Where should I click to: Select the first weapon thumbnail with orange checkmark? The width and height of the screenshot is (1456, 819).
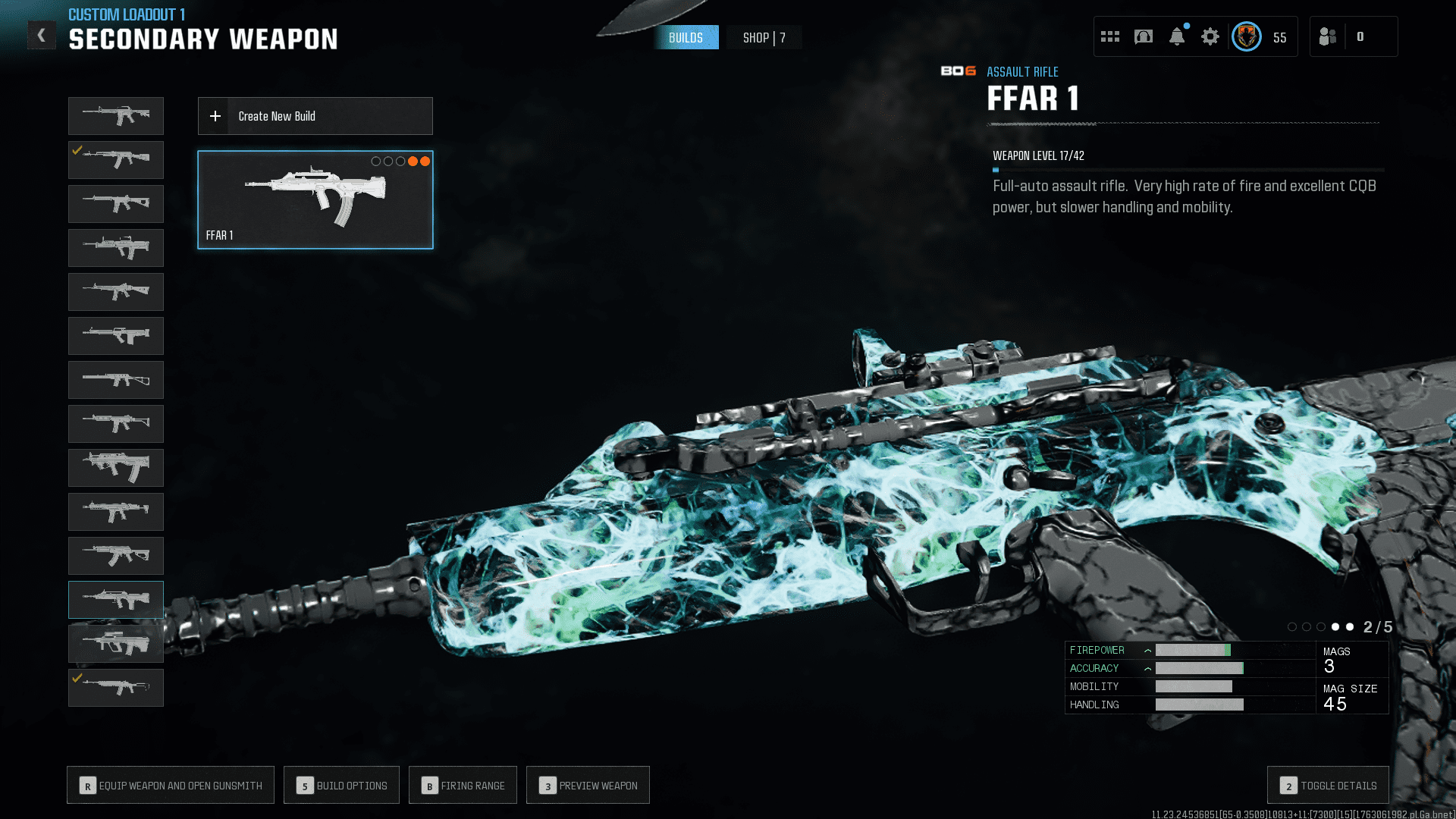[x=115, y=160]
